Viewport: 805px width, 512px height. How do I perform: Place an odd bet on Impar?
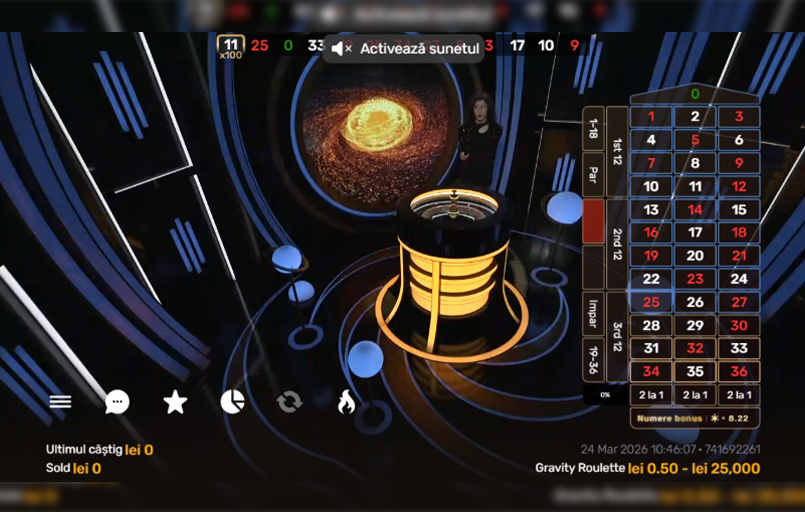(593, 313)
